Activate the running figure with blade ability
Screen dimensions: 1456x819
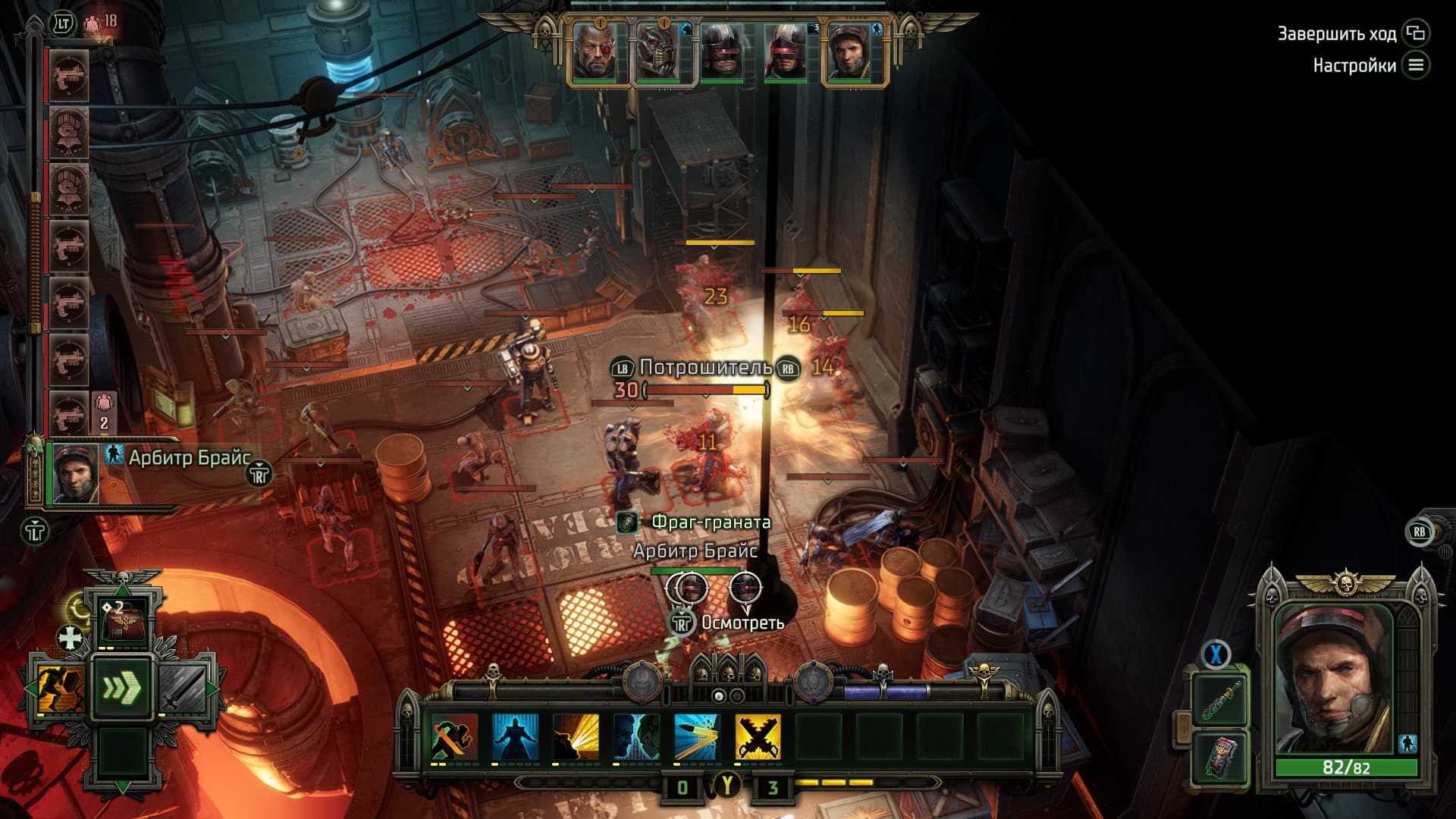click(454, 736)
